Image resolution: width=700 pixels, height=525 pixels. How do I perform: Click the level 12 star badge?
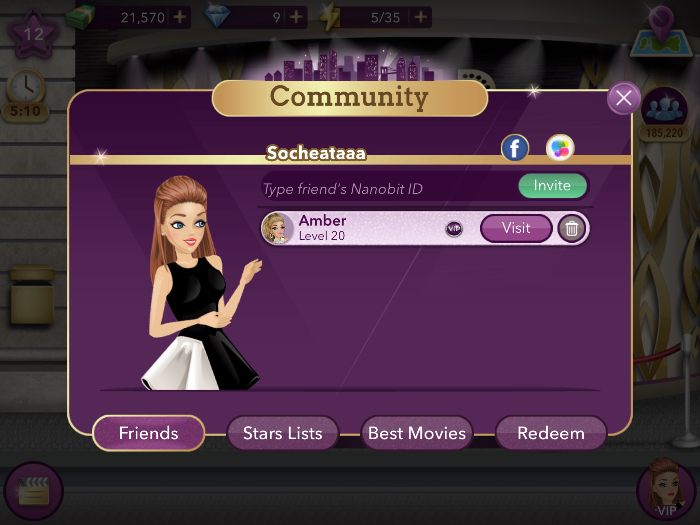[x=33, y=33]
